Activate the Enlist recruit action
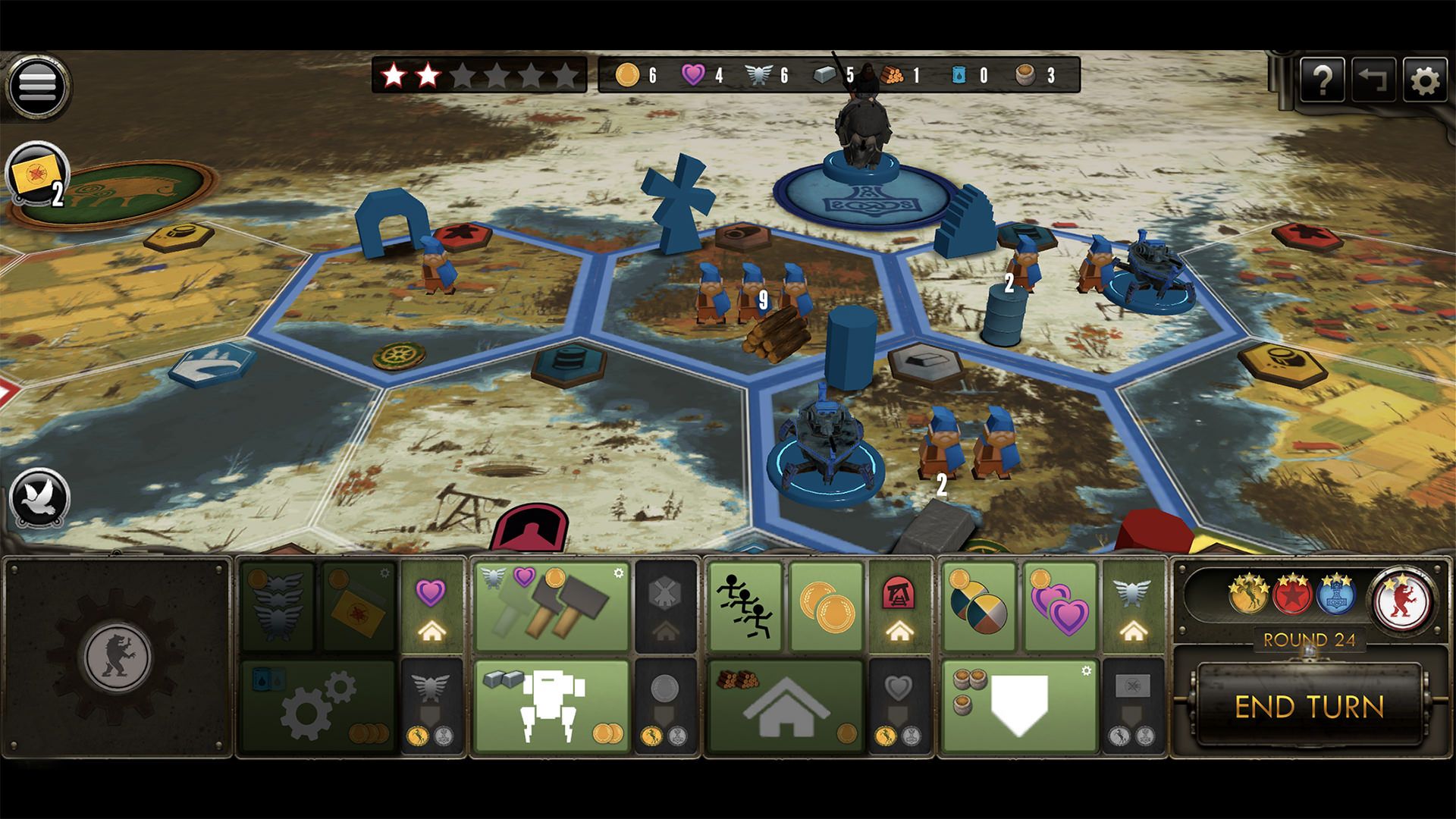Viewport: 1456px width, 819px height. pyautogui.click(x=1019, y=706)
